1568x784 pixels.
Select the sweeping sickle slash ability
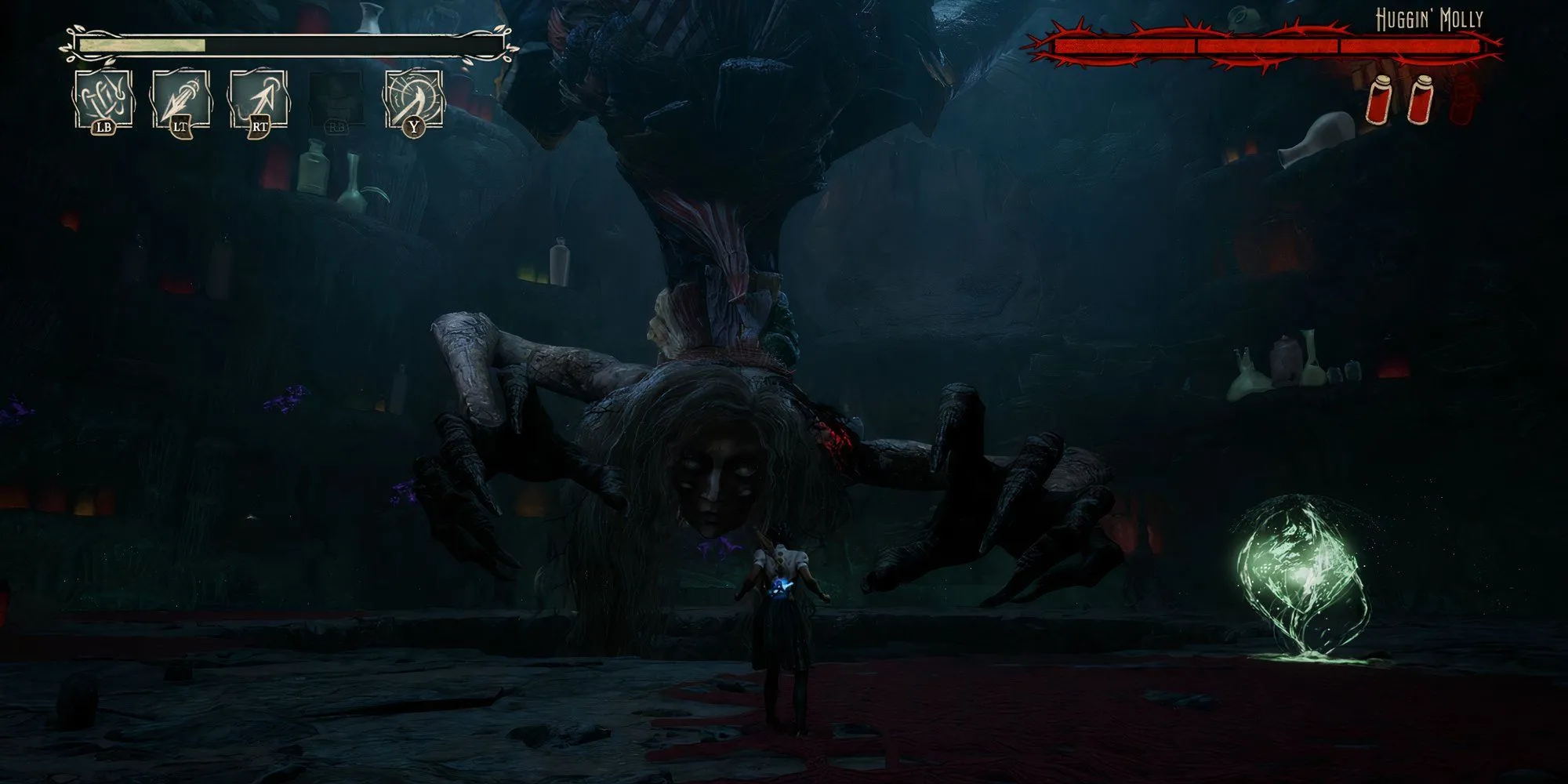click(413, 100)
